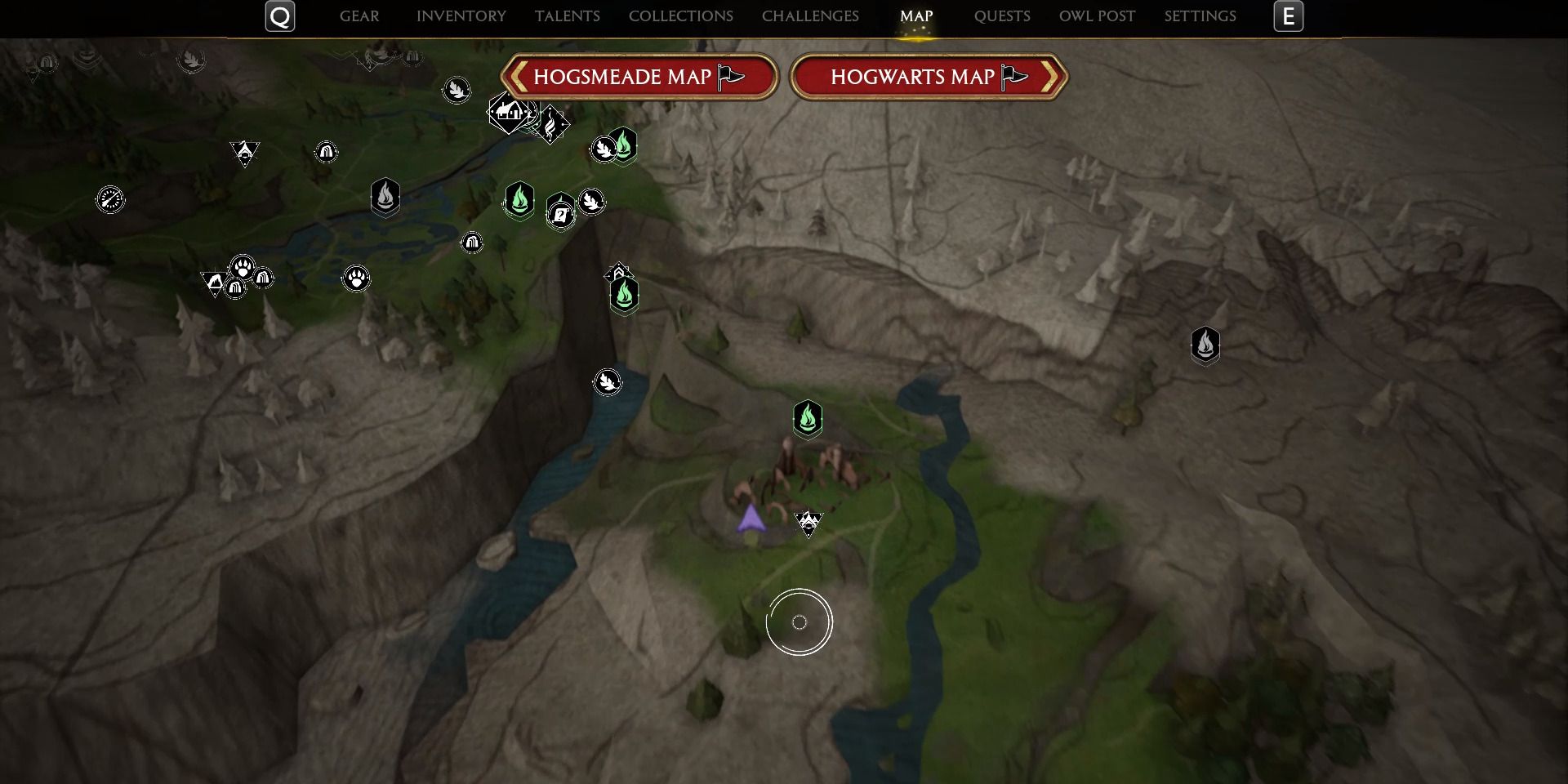Open the Challenges tab

(x=810, y=16)
